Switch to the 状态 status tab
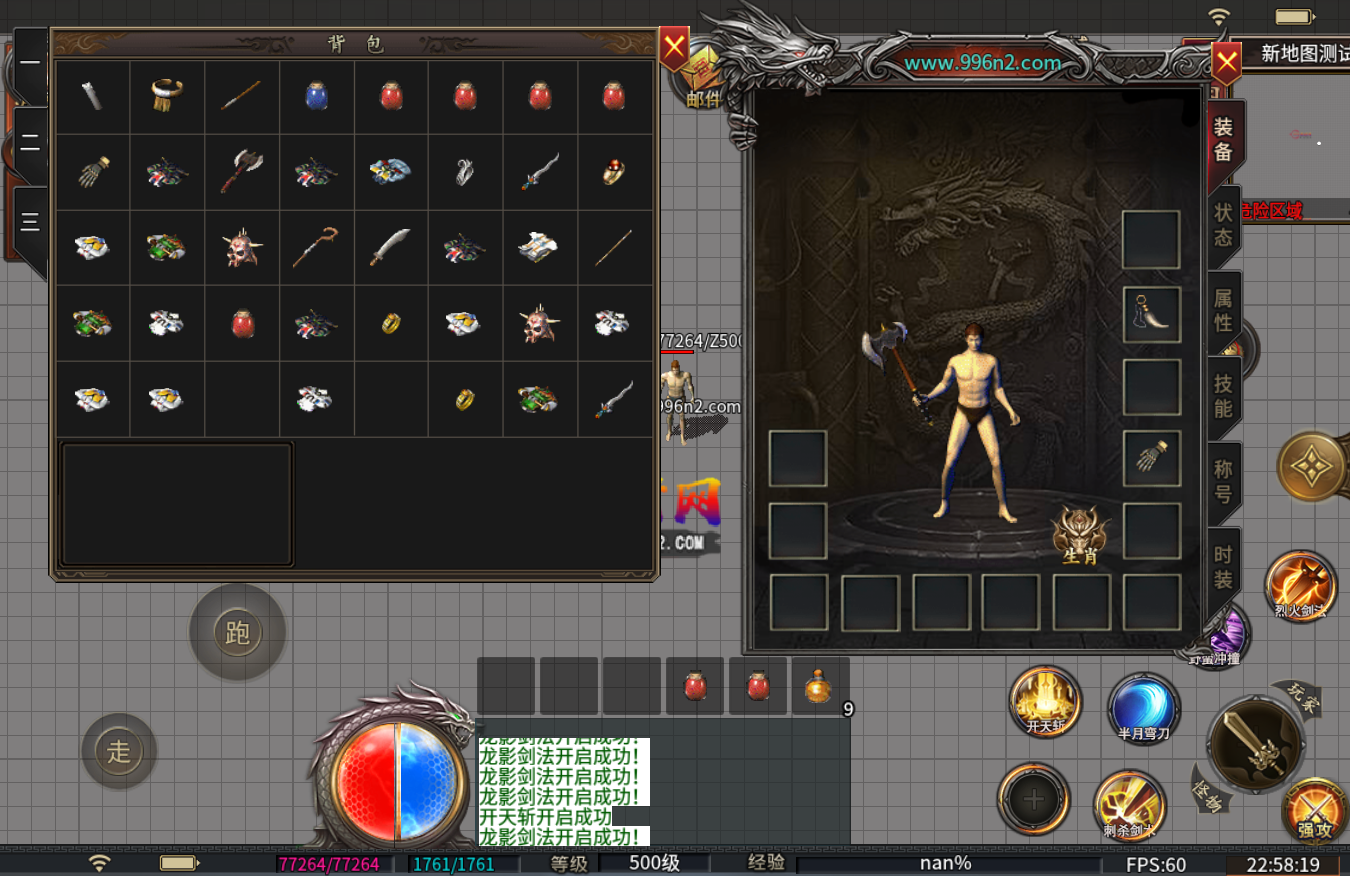Screen dimensions: 1350x876 click(1224, 225)
